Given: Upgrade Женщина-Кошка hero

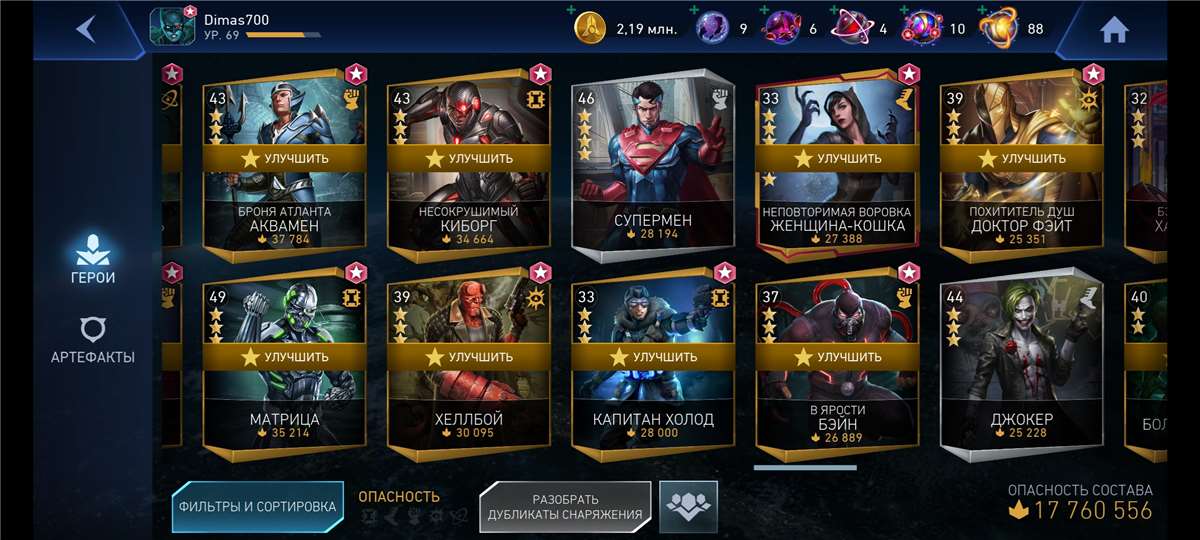Looking at the screenshot, I should pos(837,158).
